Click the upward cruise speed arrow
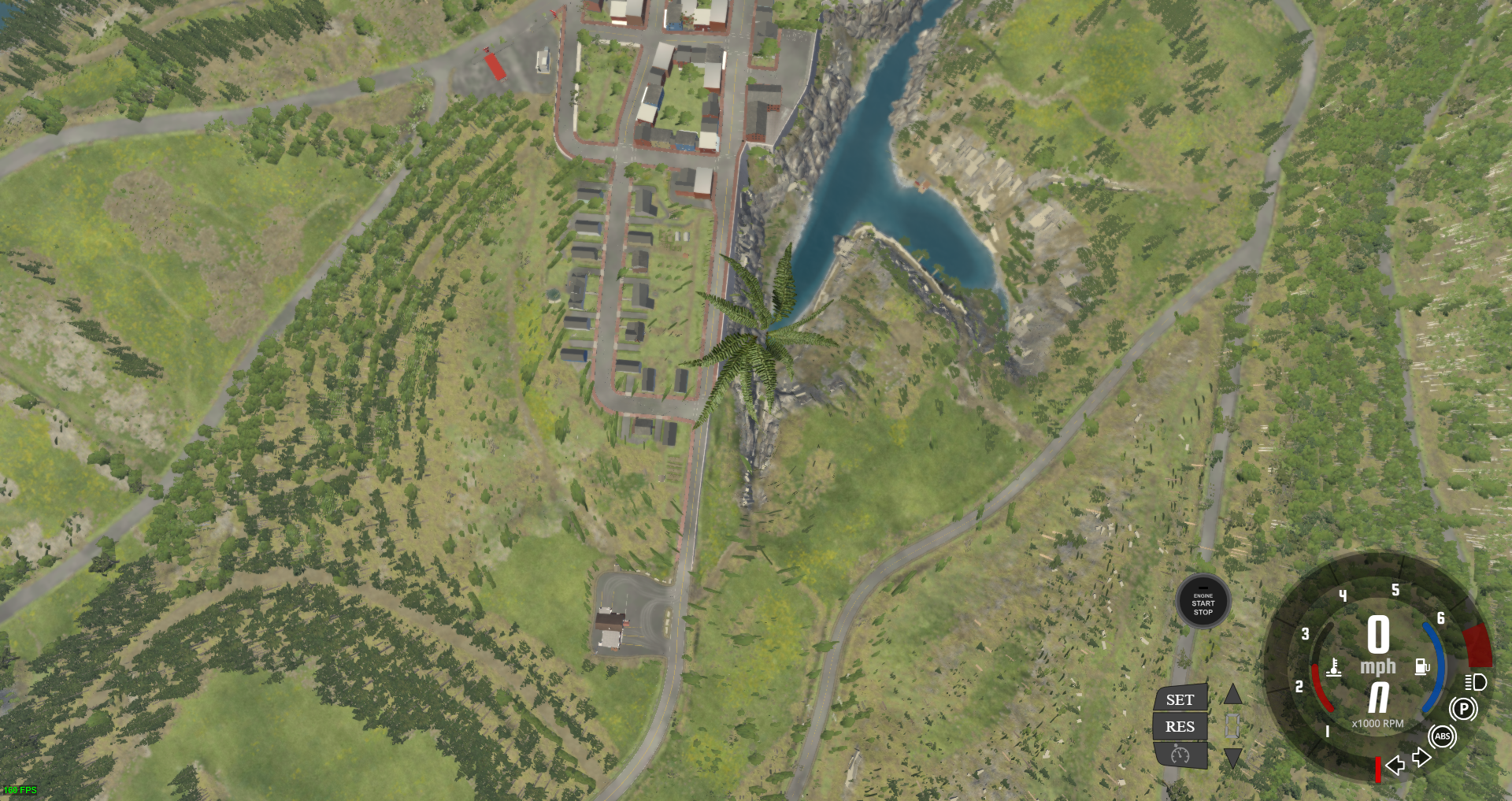The height and width of the screenshot is (801, 1512). [1234, 695]
